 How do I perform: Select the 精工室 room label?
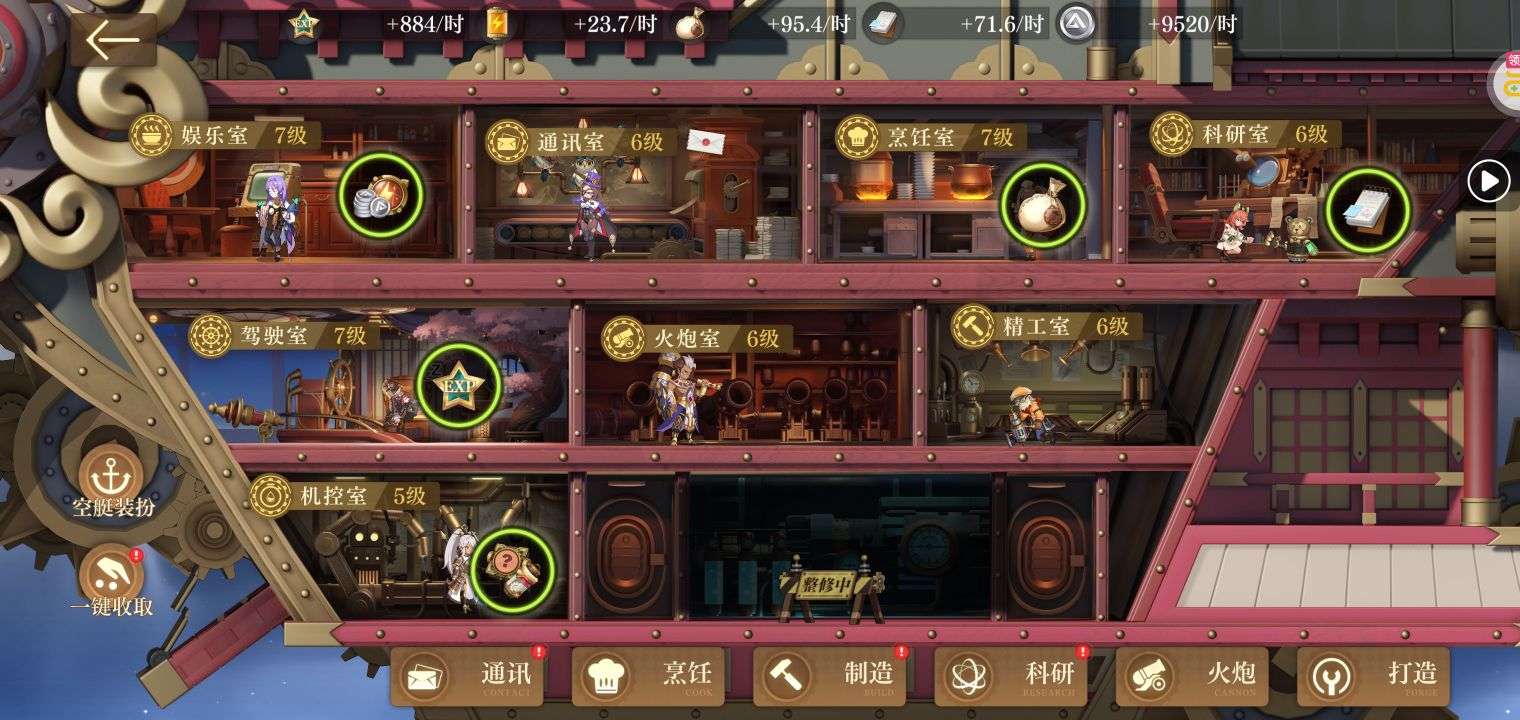click(1038, 327)
